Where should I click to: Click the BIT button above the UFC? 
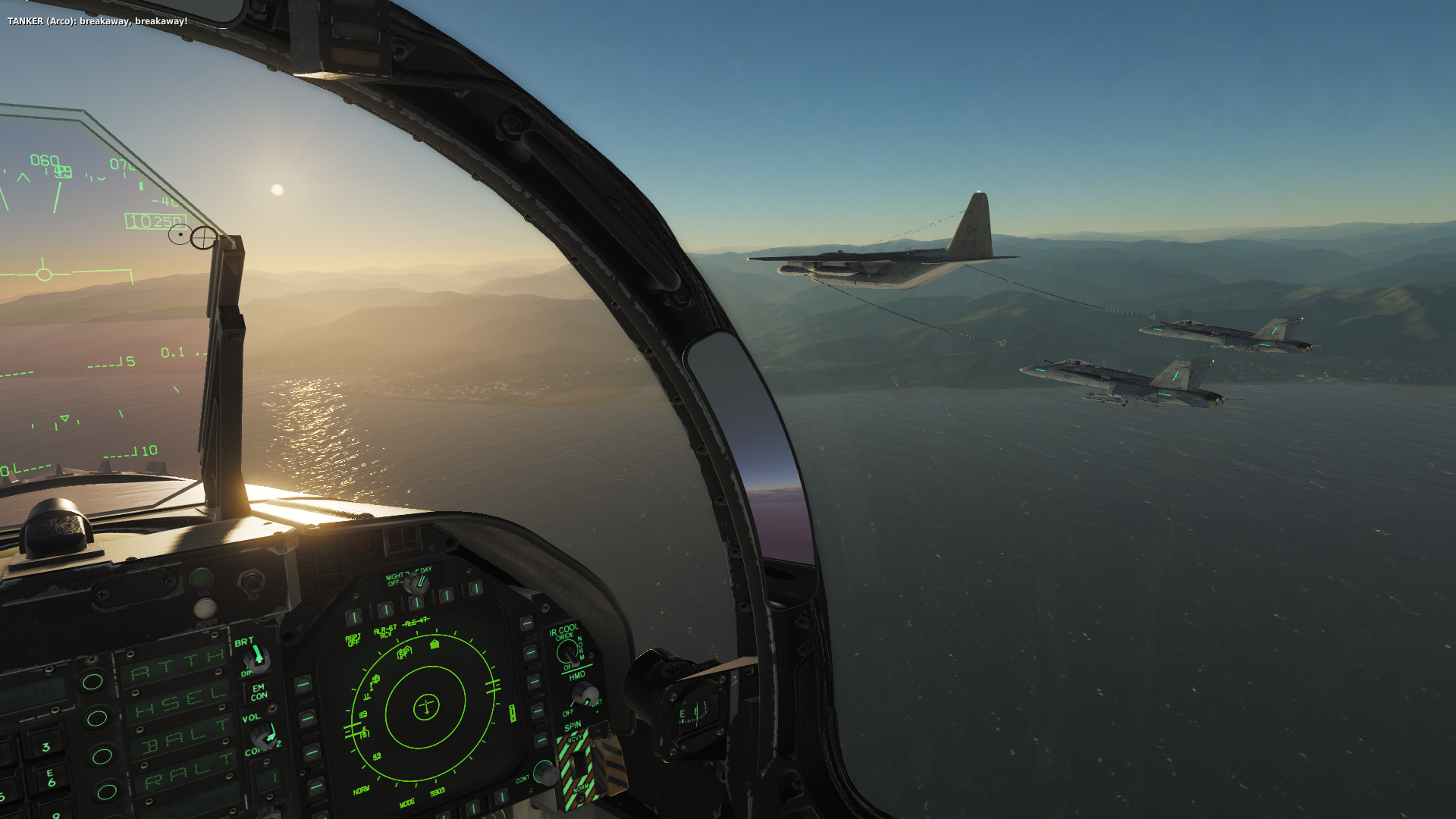click(x=250, y=582)
